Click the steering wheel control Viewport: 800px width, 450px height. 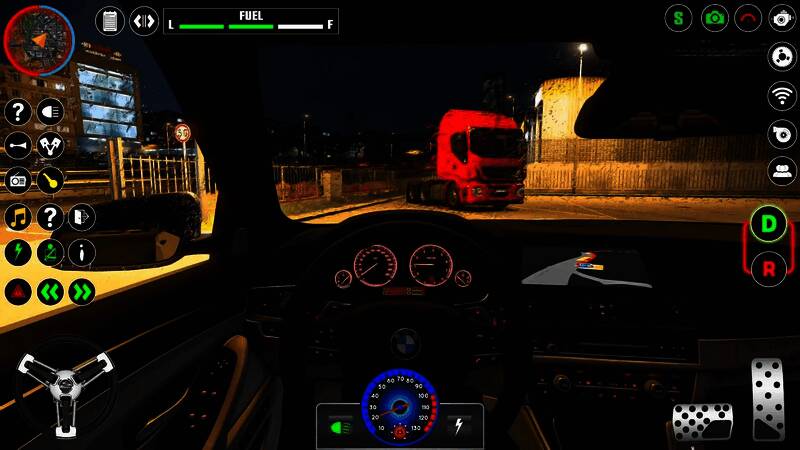coord(64,385)
